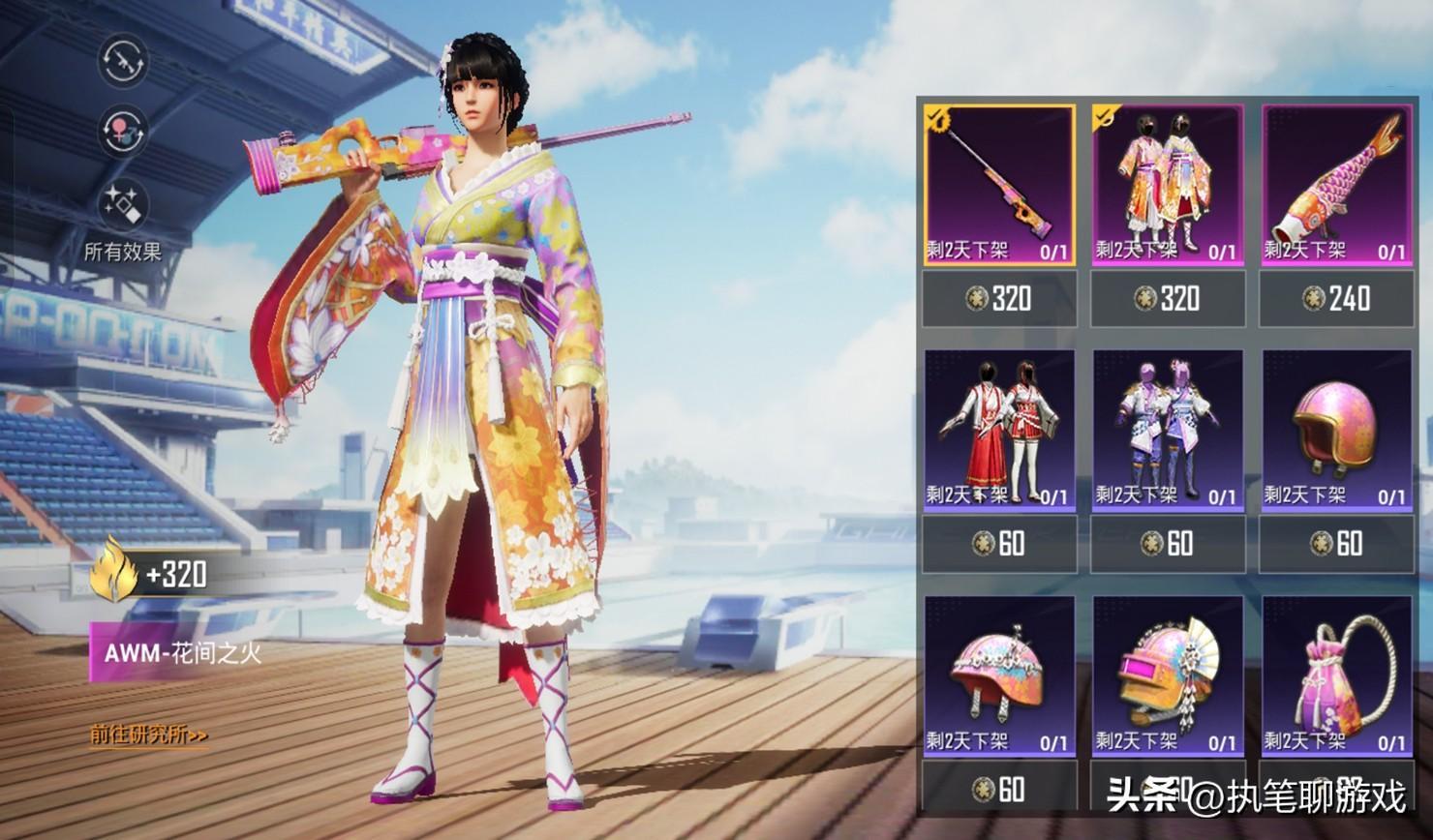Buy the ninja outfit for 60 coins
1433x840 pixels.
point(1168,544)
